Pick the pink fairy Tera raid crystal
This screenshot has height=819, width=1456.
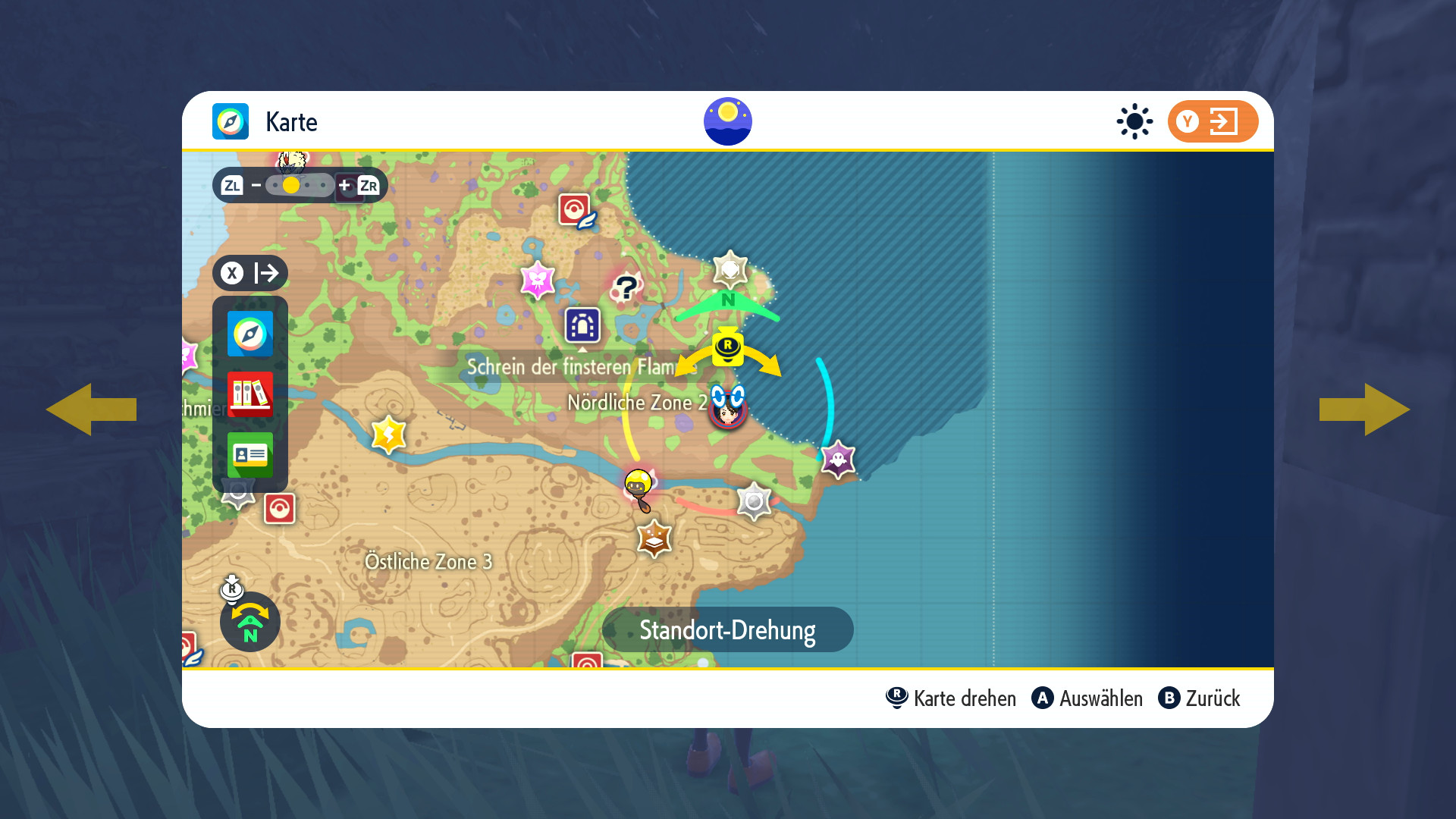coord(538,280)
